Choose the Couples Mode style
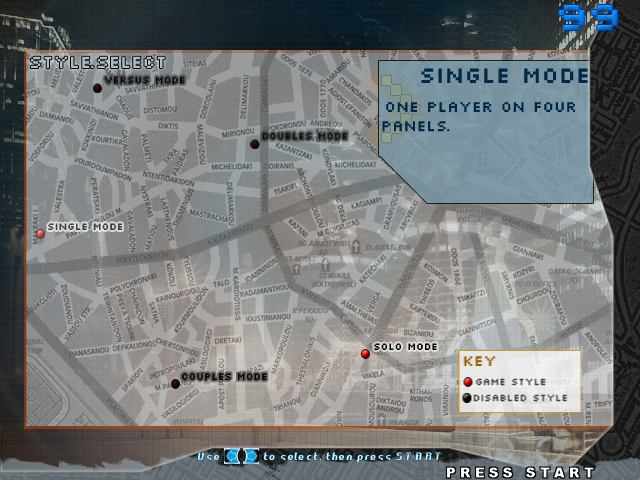Image resolution: width=640 pixels, height=480 pixels. pos(175,383)
